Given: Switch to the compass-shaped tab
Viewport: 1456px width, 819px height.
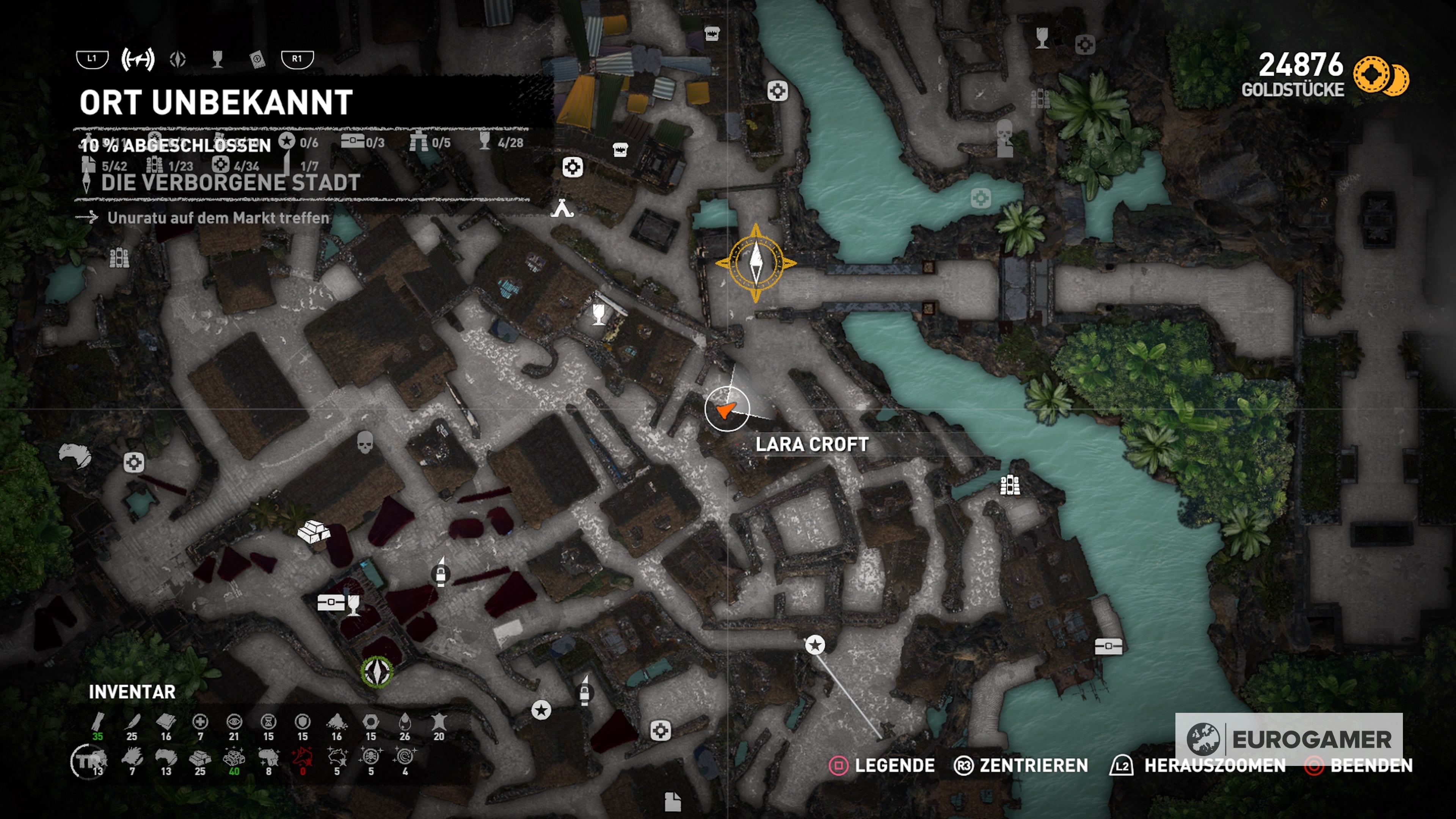Looking at the screenshot, I should 177,59.
